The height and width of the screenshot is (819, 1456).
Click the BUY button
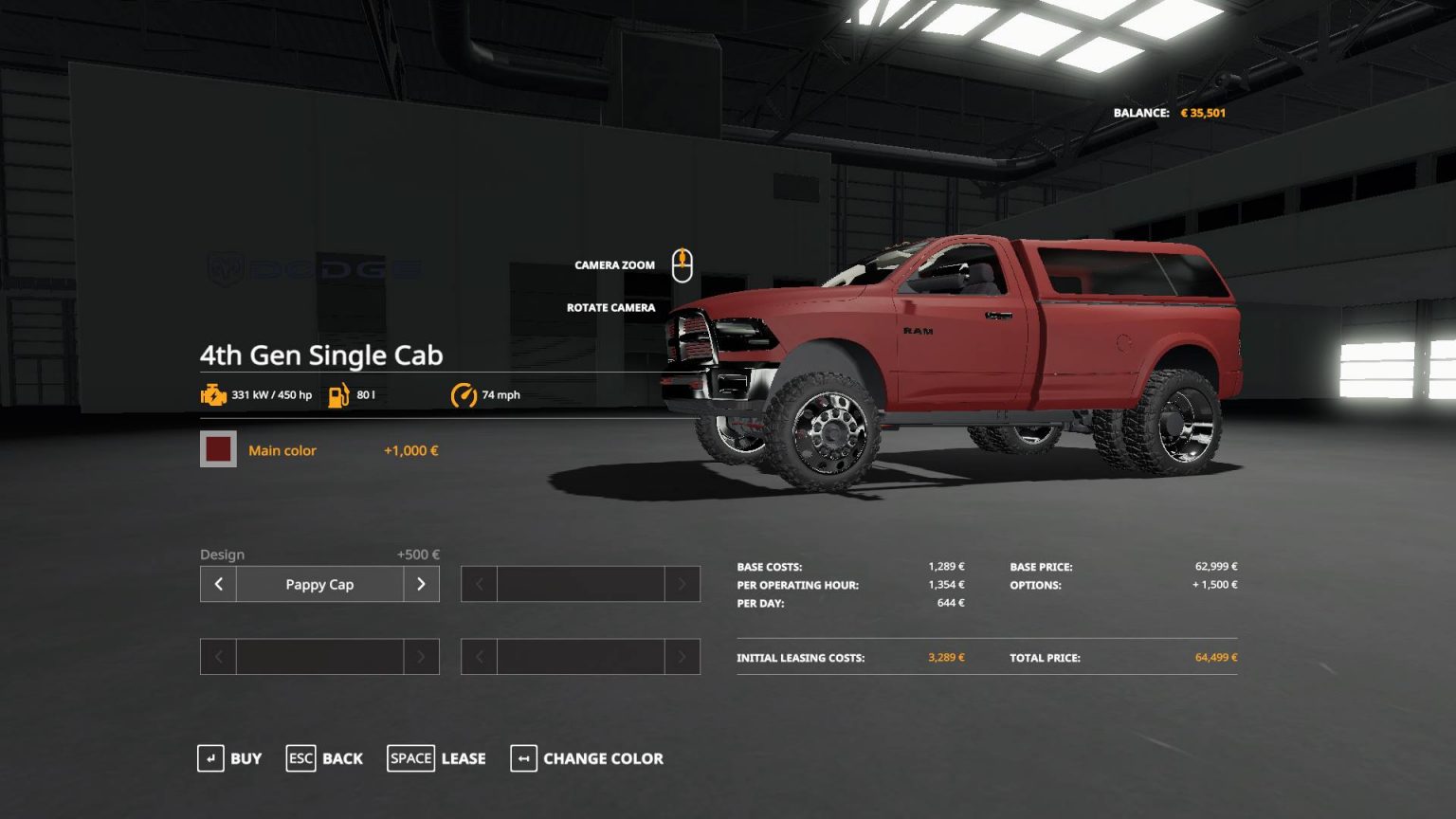click(246, 758)
